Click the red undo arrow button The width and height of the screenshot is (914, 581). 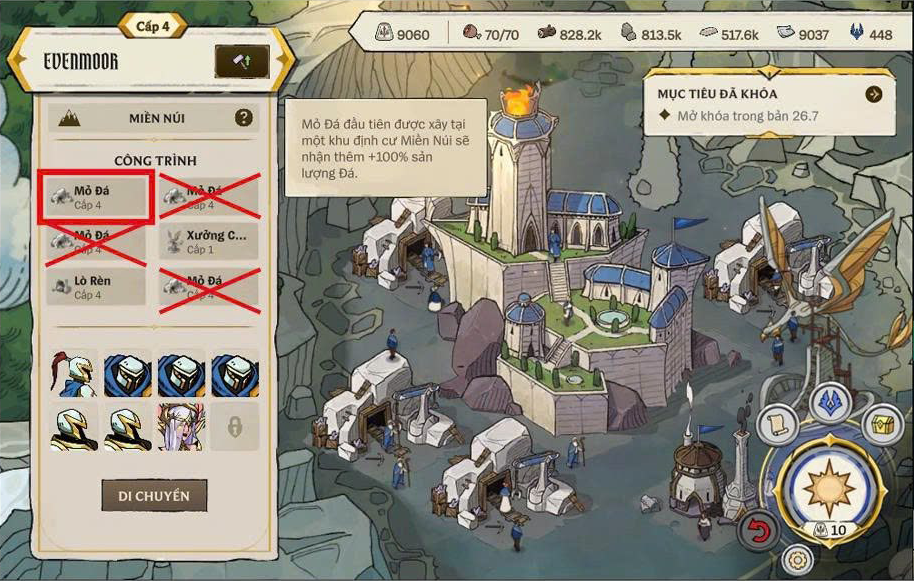point(759,530)
